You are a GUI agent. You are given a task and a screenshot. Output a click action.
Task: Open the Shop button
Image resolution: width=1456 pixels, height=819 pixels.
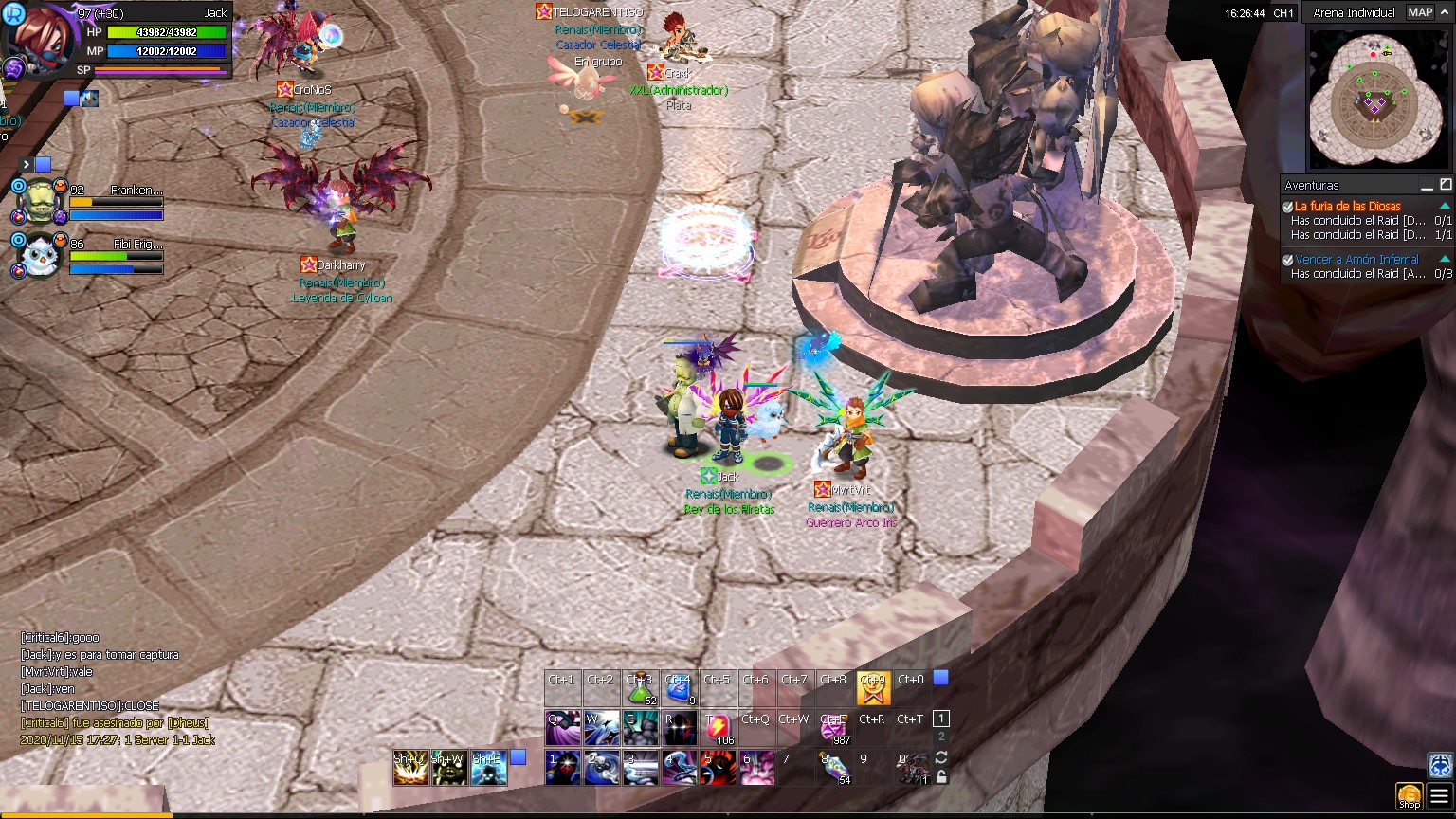click(x=1410, y=796)
